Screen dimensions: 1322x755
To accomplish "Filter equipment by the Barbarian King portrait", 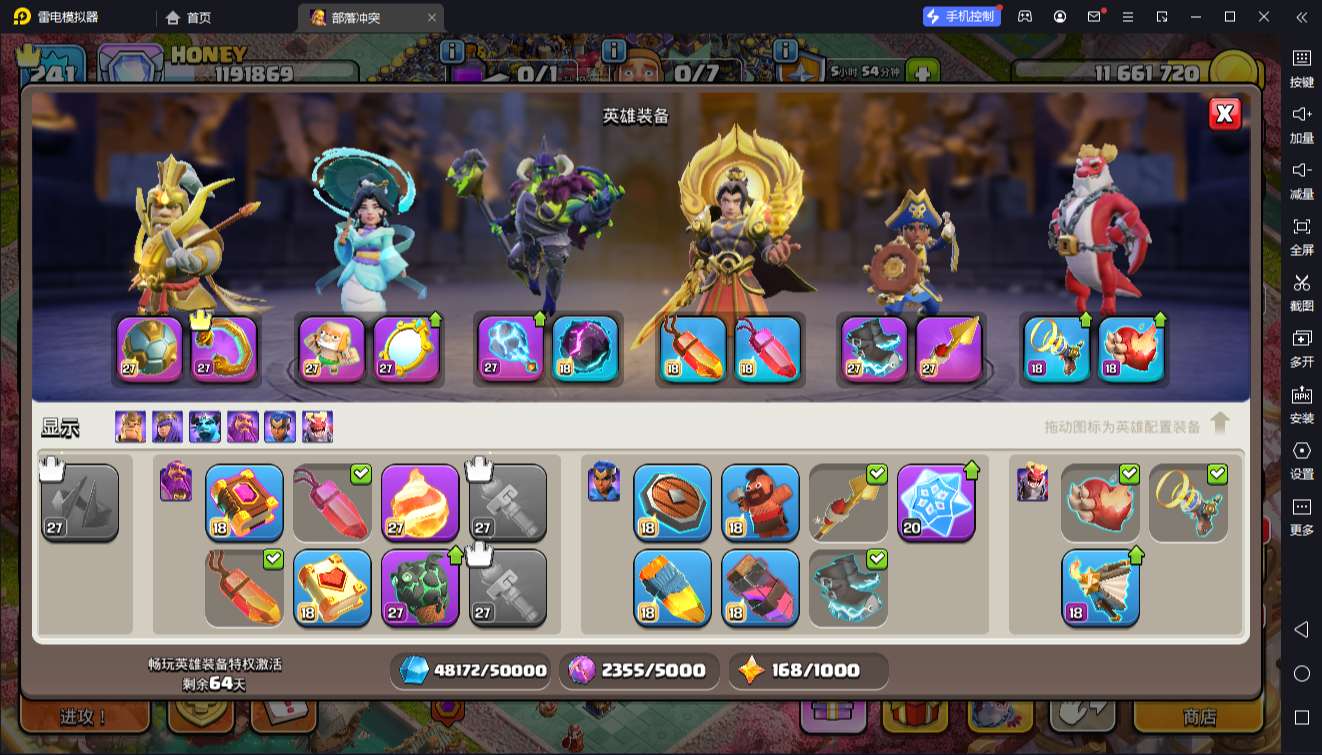I will (130, 427).
